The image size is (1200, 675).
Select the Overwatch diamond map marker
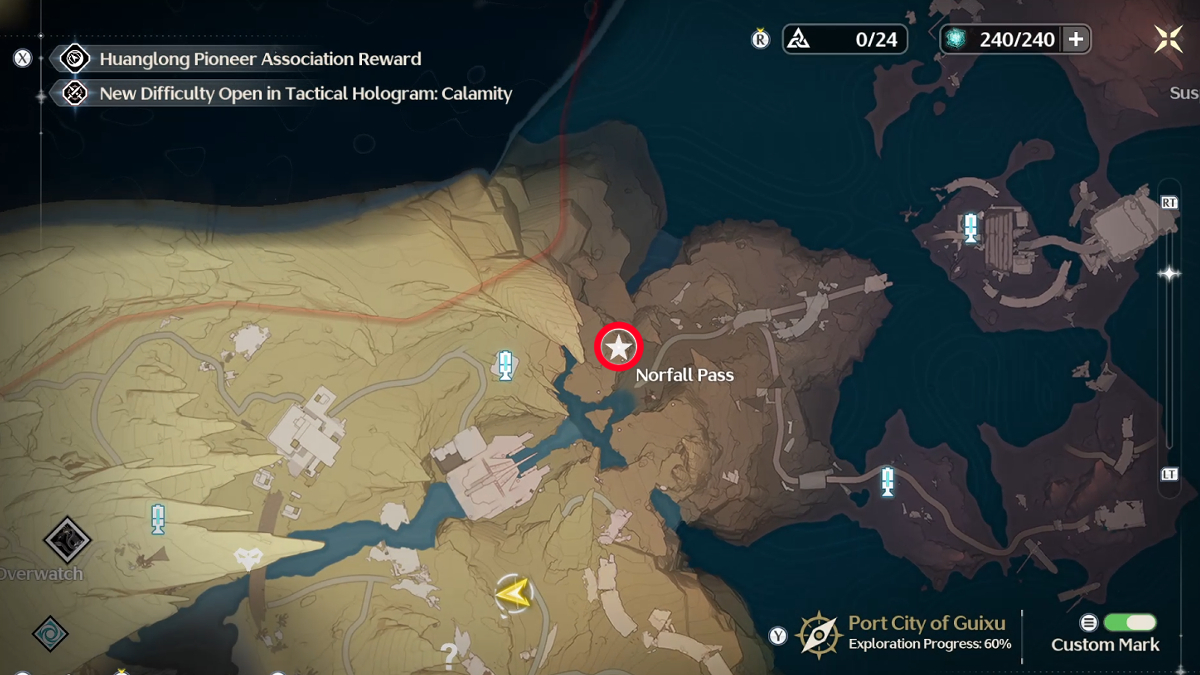[67, 541]
